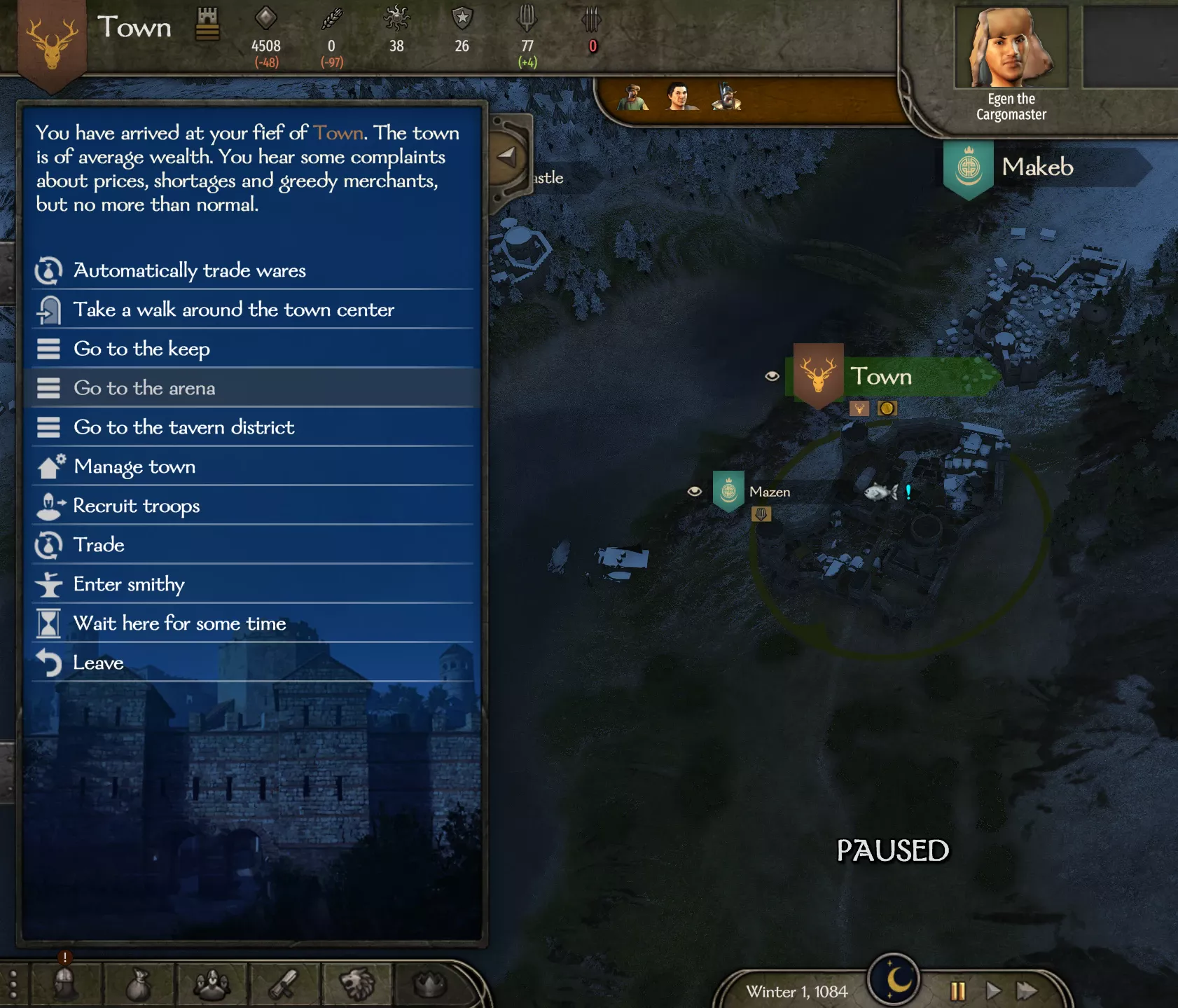Open the Trade option
Screen dimensions: 1178x1008
pyautogui.click(x=99, y=545)
